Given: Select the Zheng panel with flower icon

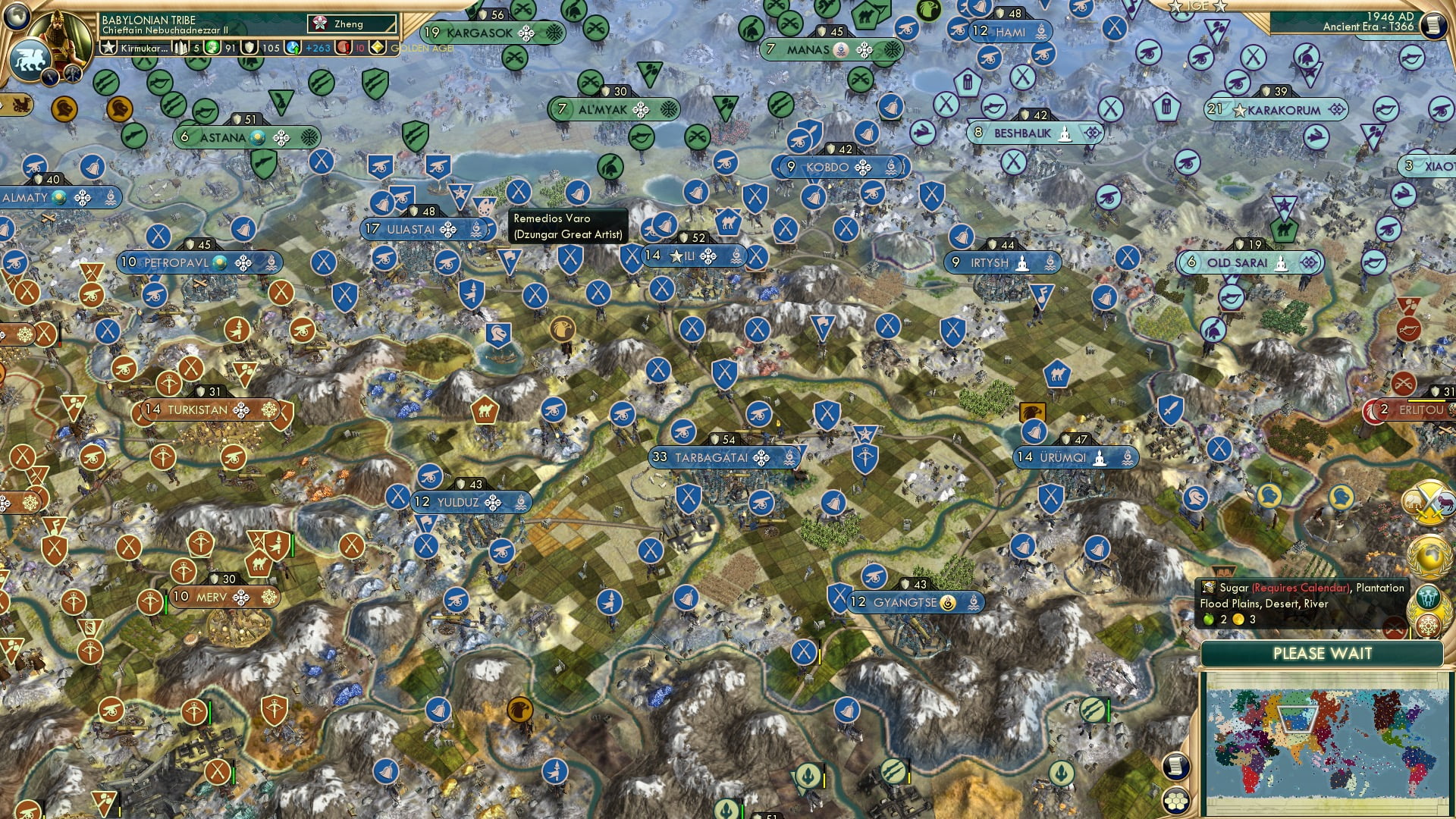Looking at the screenshot, I should pos(353,24).
